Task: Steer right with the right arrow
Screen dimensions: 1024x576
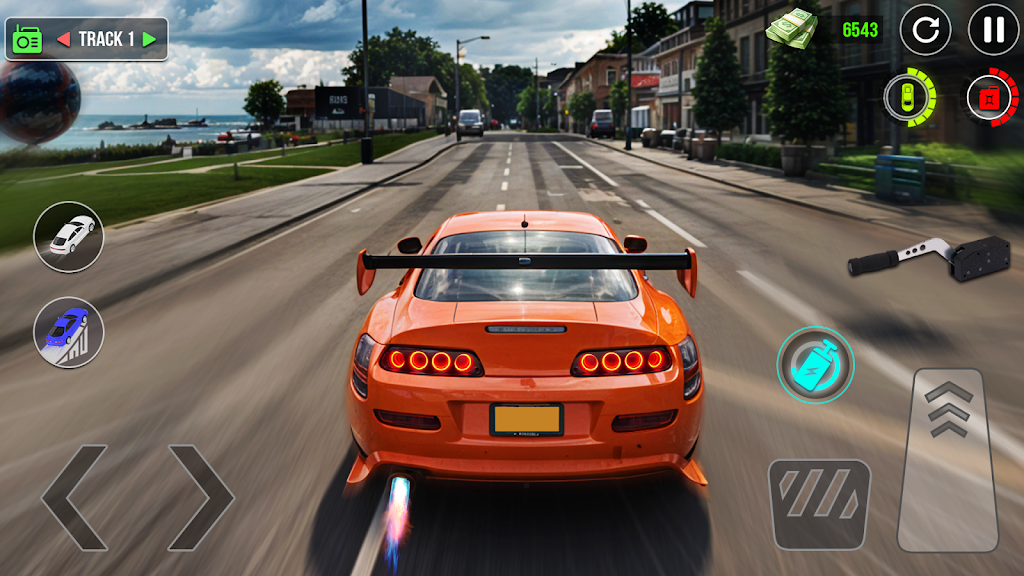Action: click(199, 497)
